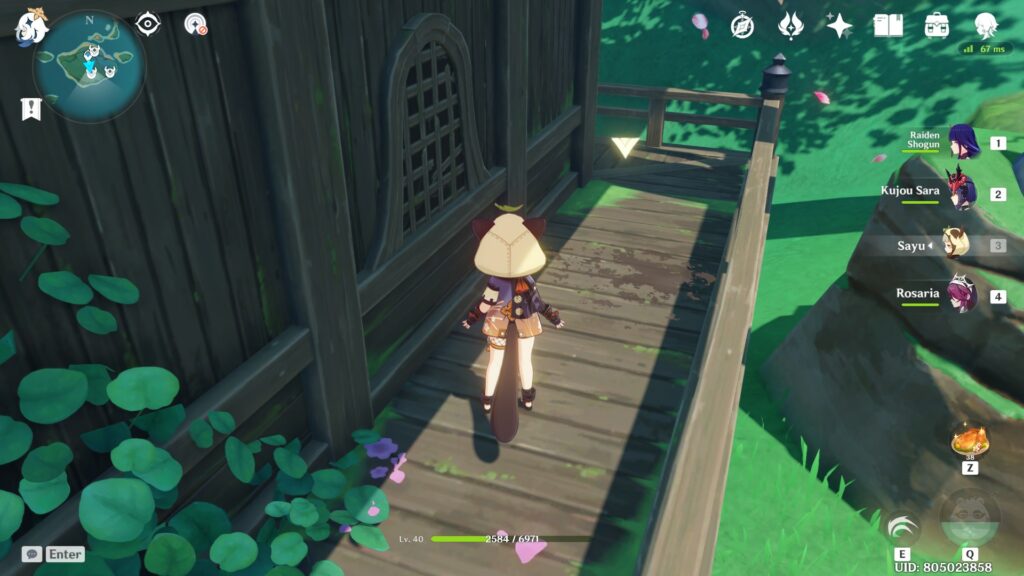The image size is (1024, 576).
Task: Switch to Rosaria
Action: [962, 295]
